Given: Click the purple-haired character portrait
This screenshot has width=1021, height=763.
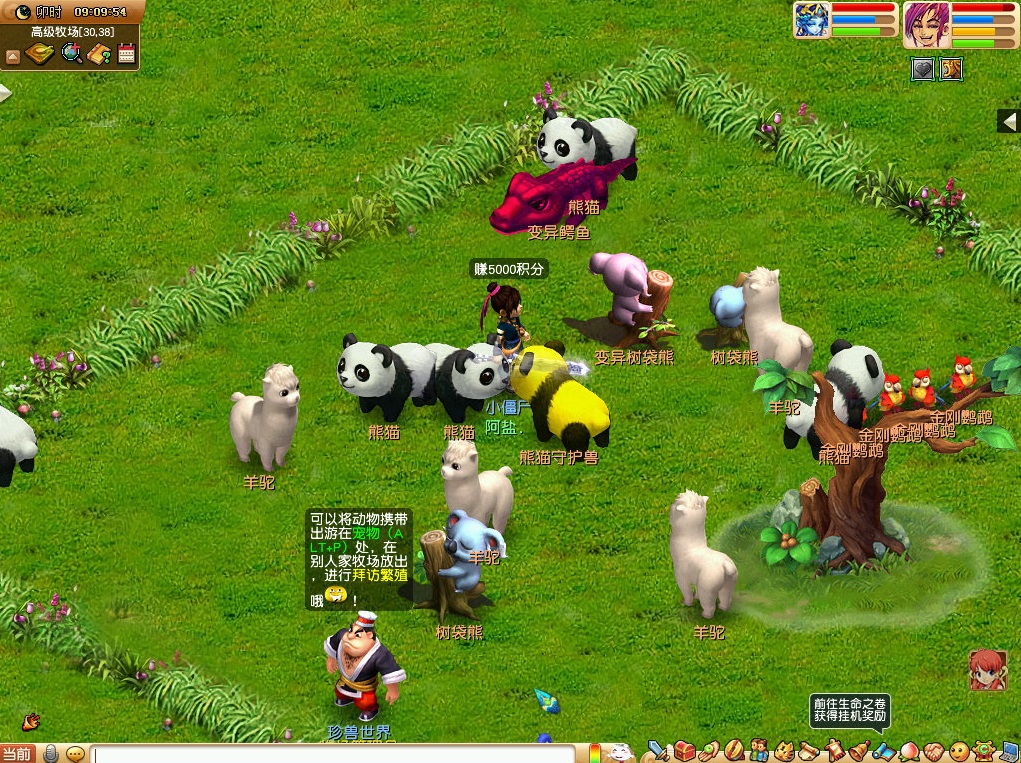Looking at the screenshot, I should point(925,24).
